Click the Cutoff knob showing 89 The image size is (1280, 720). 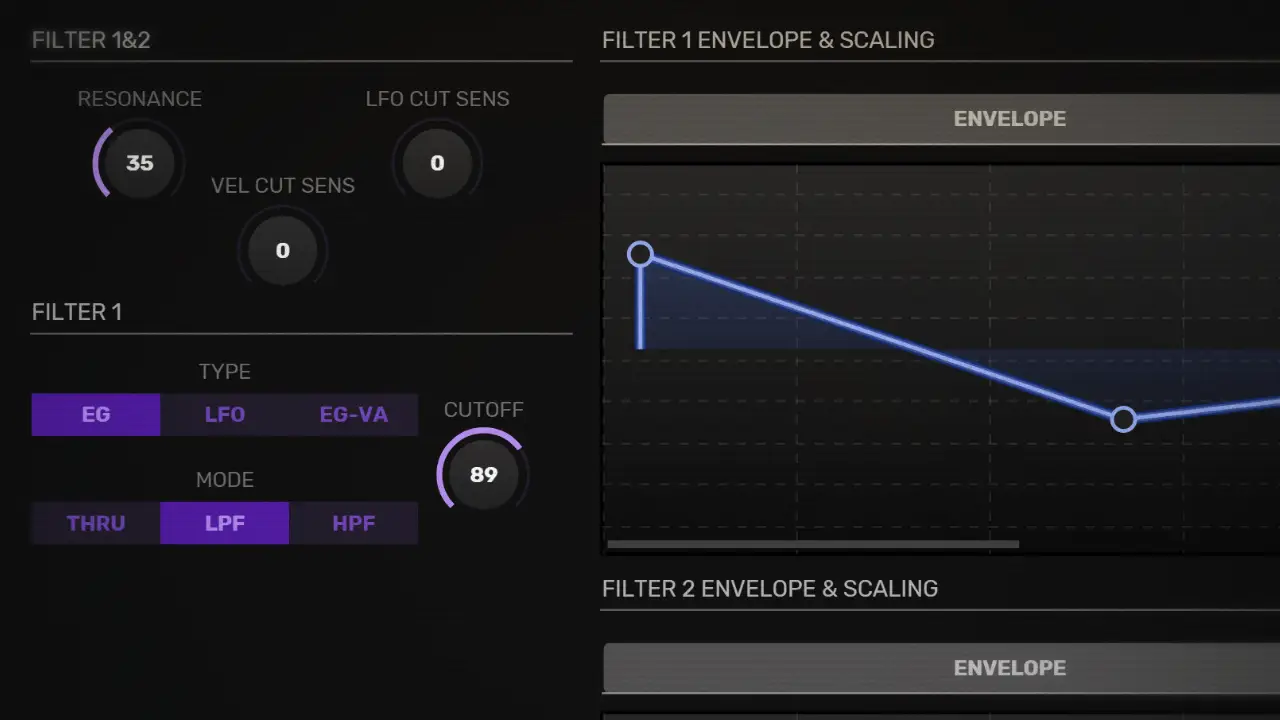[x=483, y=474]
